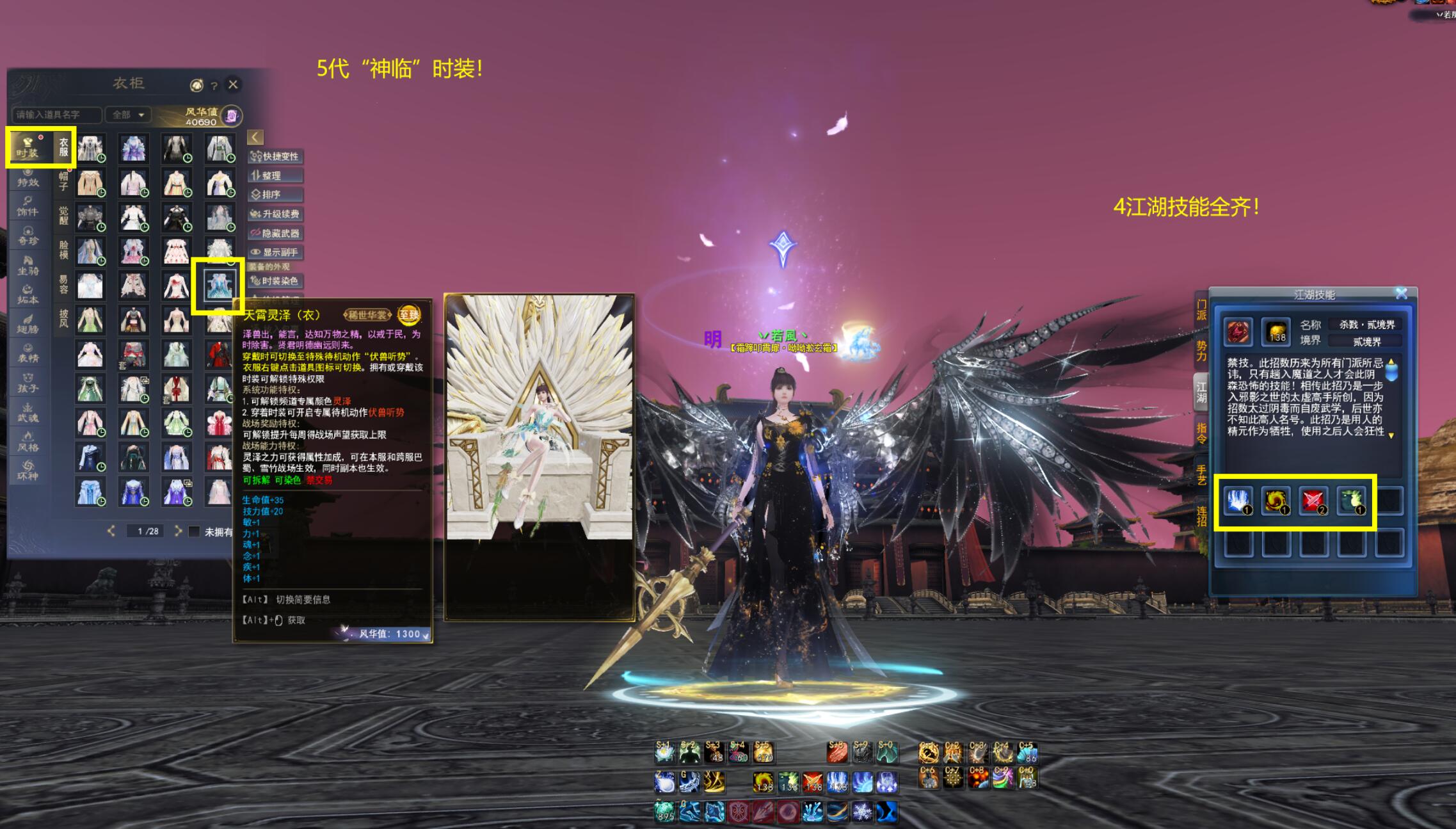
Task: Go to the next wardrobe page
Action: (x=179, y=531)
